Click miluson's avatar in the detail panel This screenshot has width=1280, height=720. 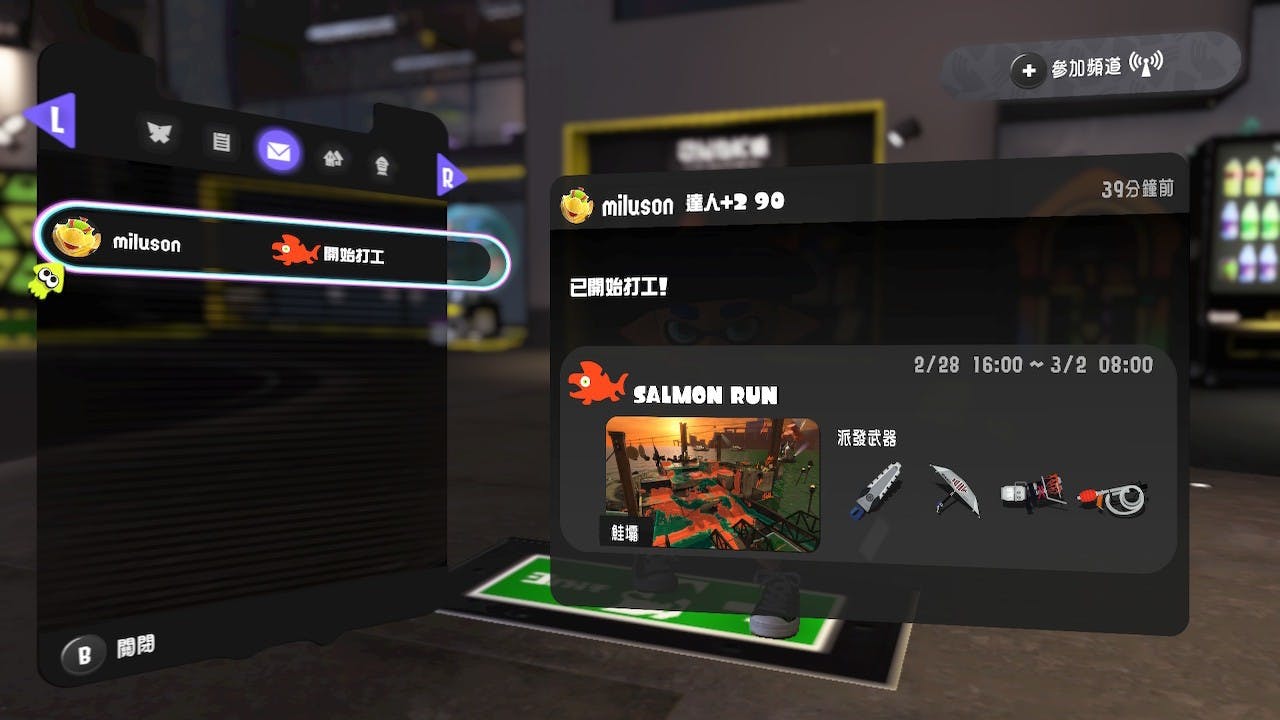click(x=577, y=206)
